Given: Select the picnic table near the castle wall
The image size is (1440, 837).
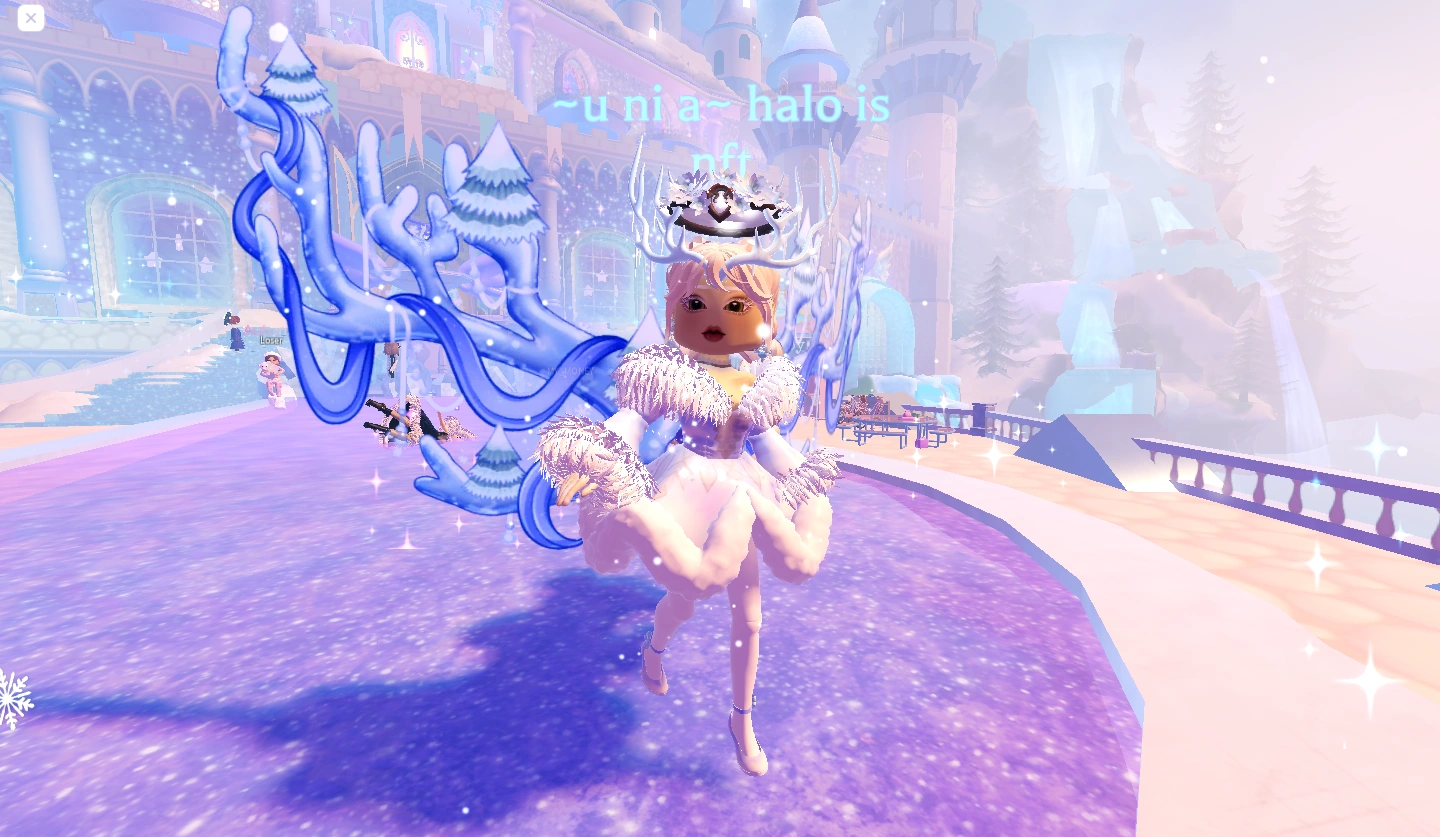Looking at the screenshot, I should tap(890, 425).
